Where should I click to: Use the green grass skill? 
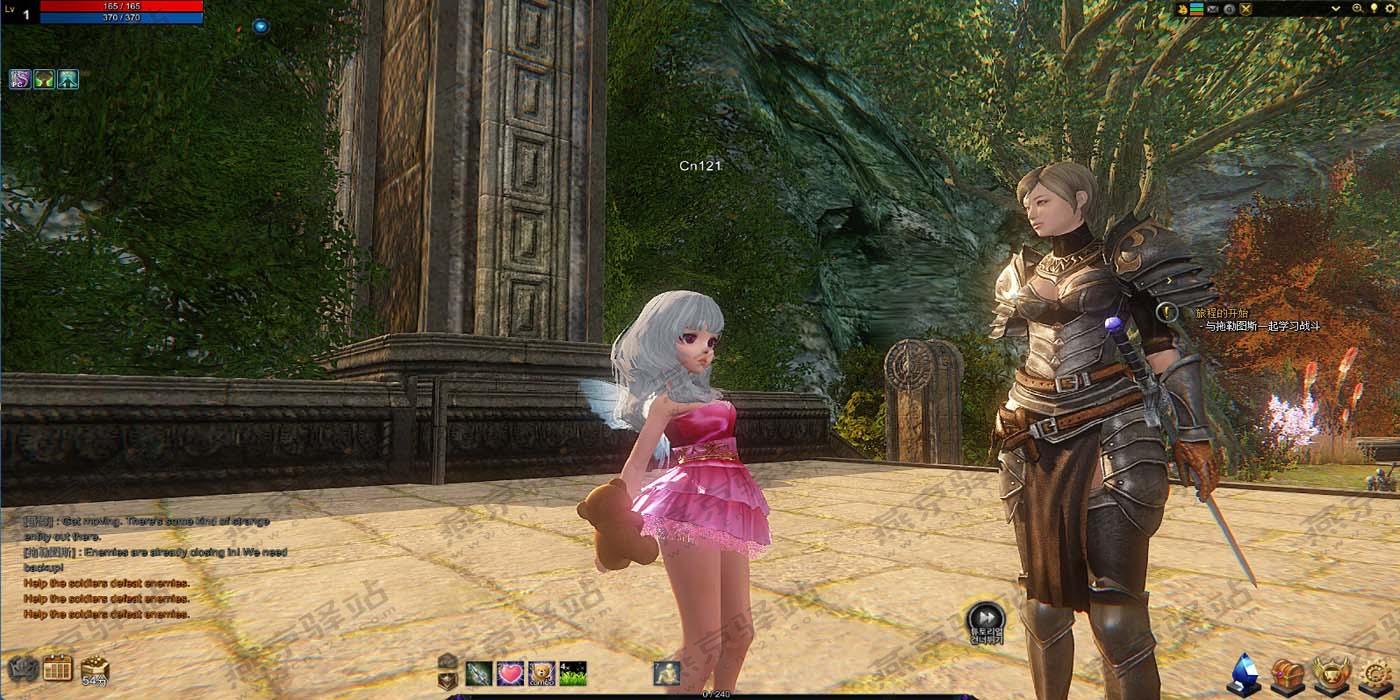coord(573,674)
